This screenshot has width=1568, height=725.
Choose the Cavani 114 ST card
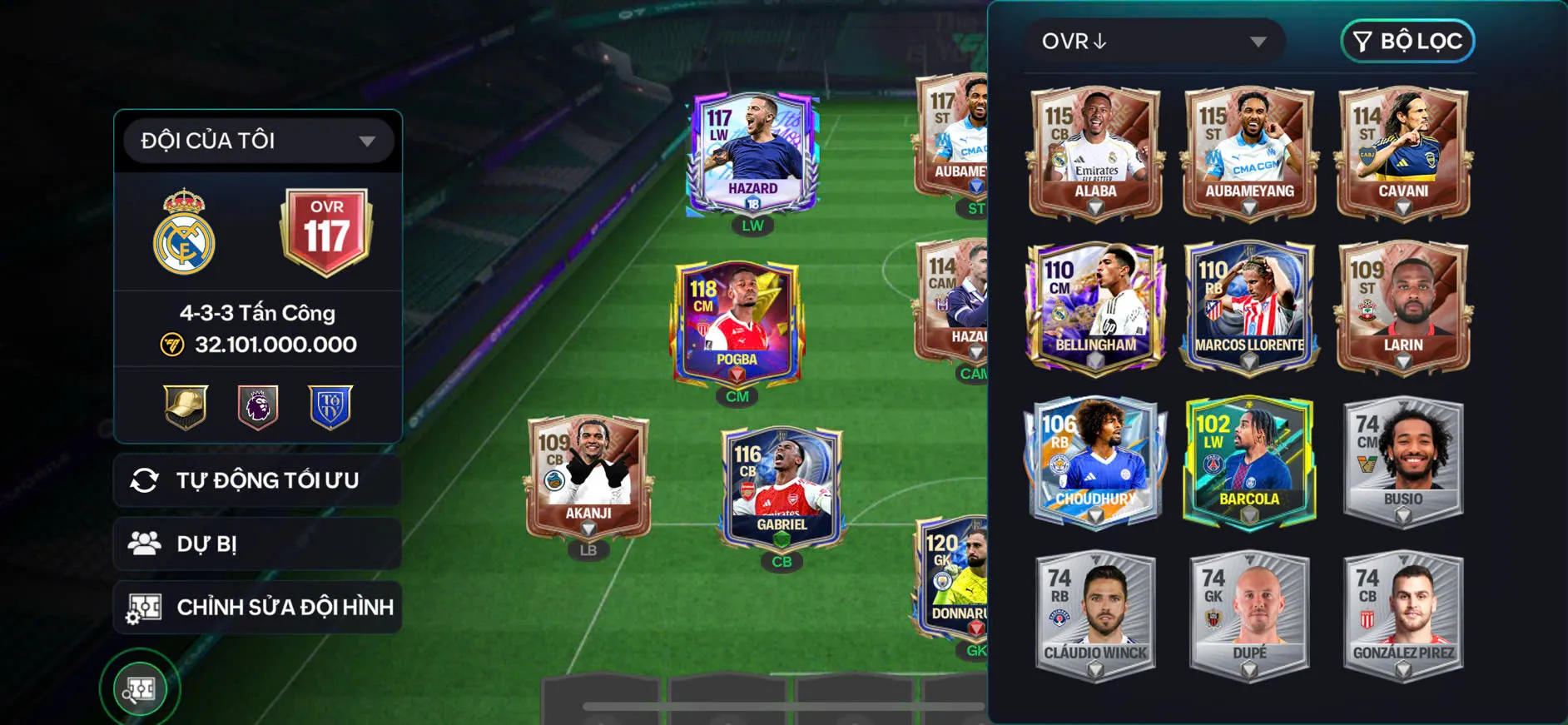click(x=1403, y=152)
